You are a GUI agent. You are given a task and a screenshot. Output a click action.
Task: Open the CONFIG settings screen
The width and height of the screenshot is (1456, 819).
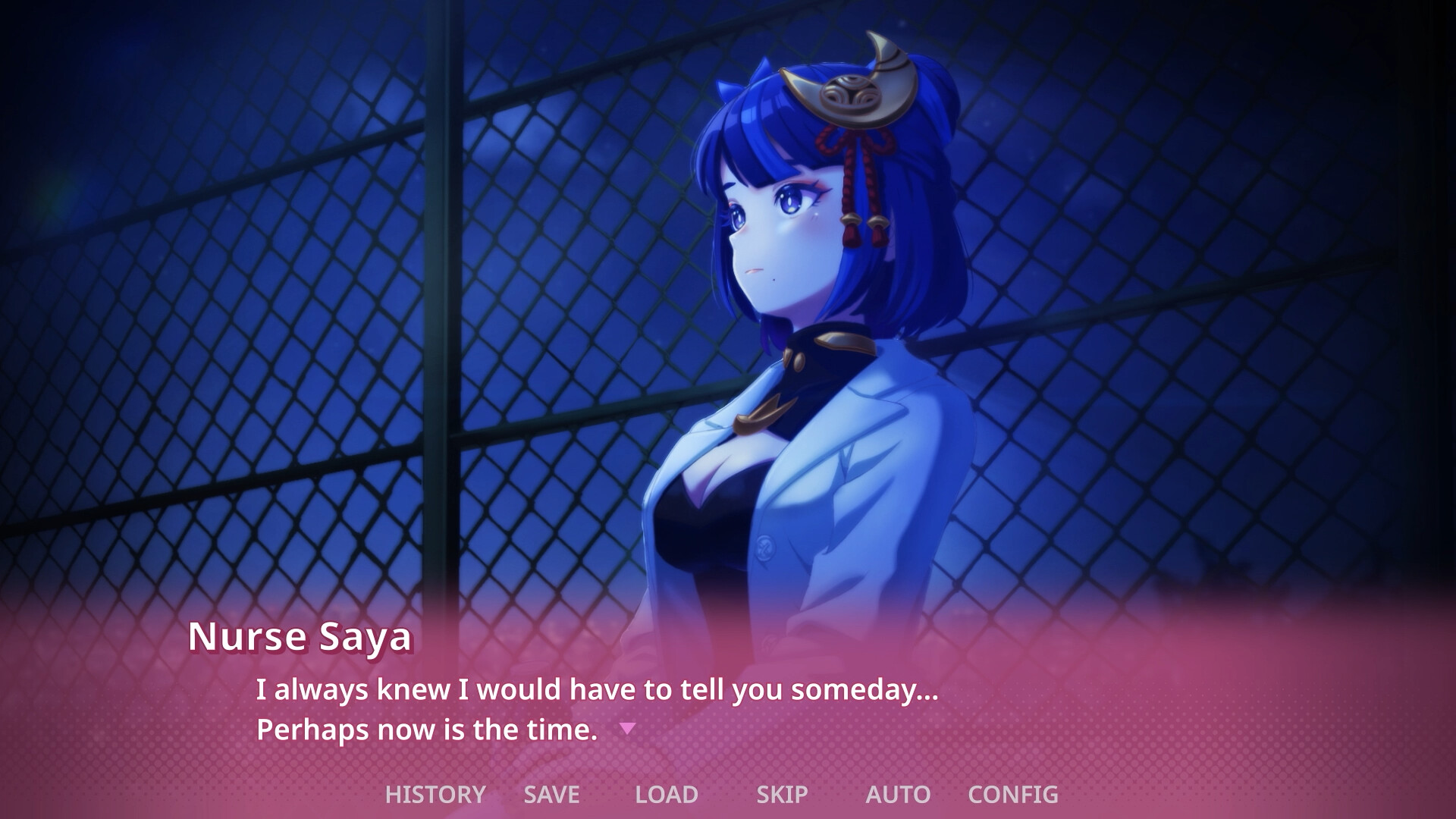1012,795
